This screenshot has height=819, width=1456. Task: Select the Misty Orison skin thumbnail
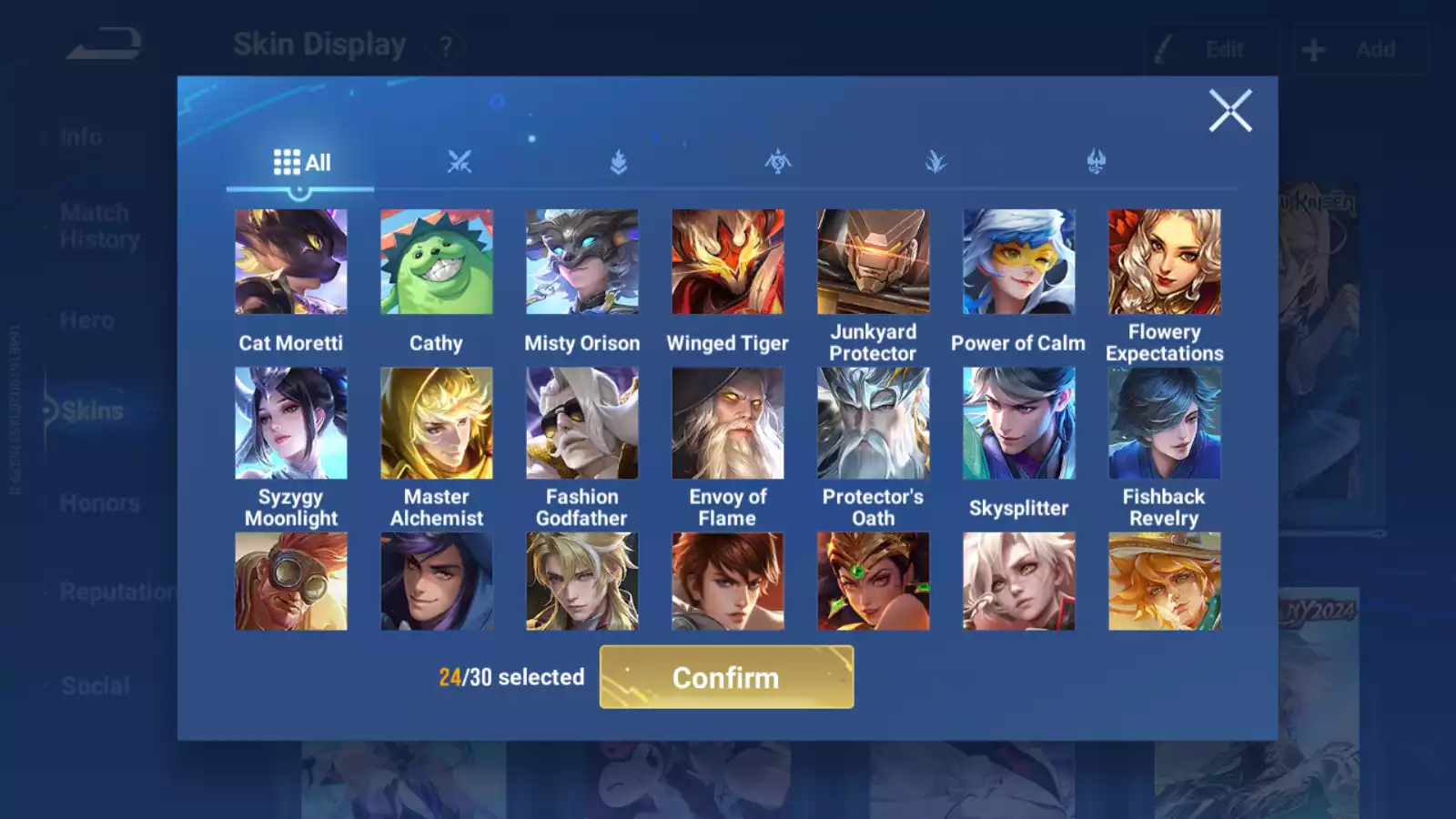click(x=581, y=261)
